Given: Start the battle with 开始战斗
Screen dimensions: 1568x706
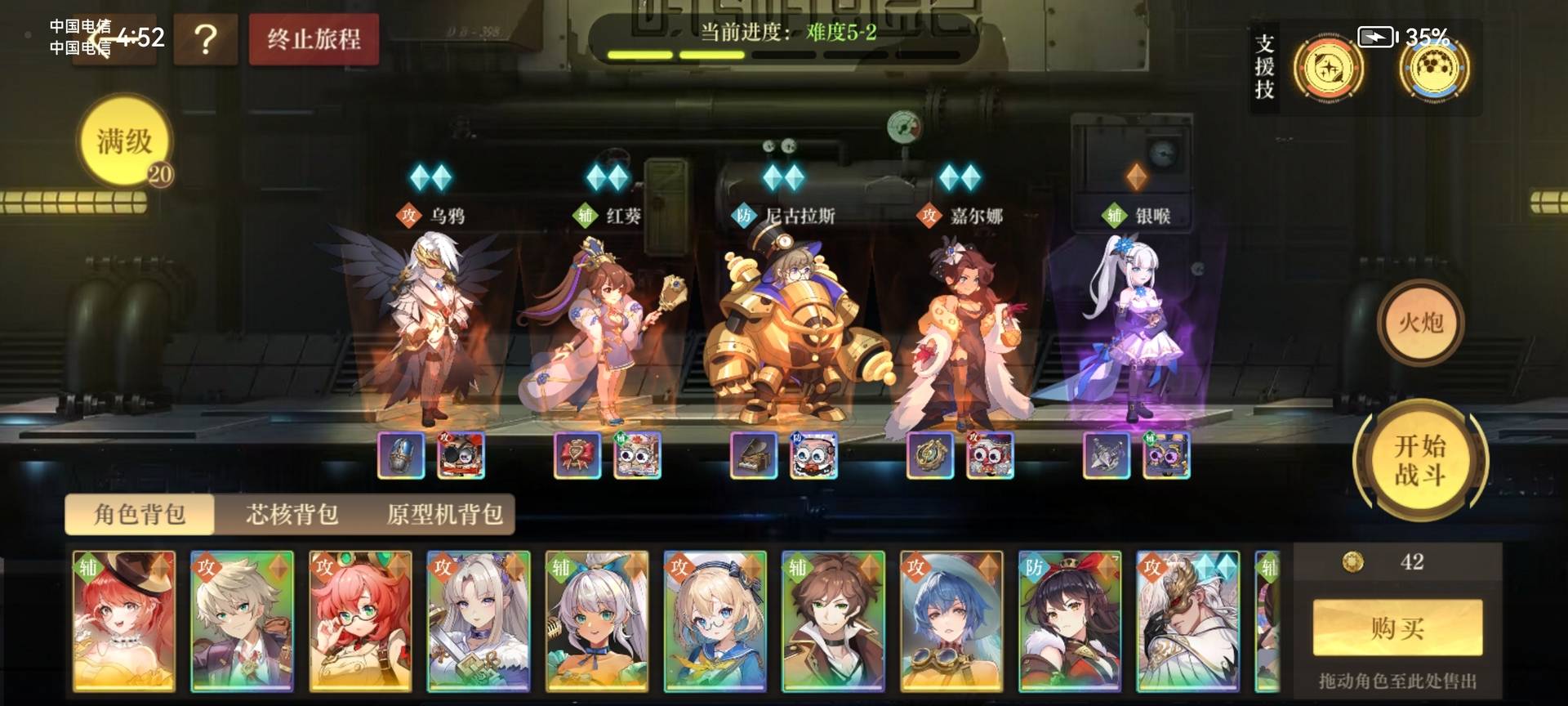Looking at the screenshot, I should pos(1420,460).
